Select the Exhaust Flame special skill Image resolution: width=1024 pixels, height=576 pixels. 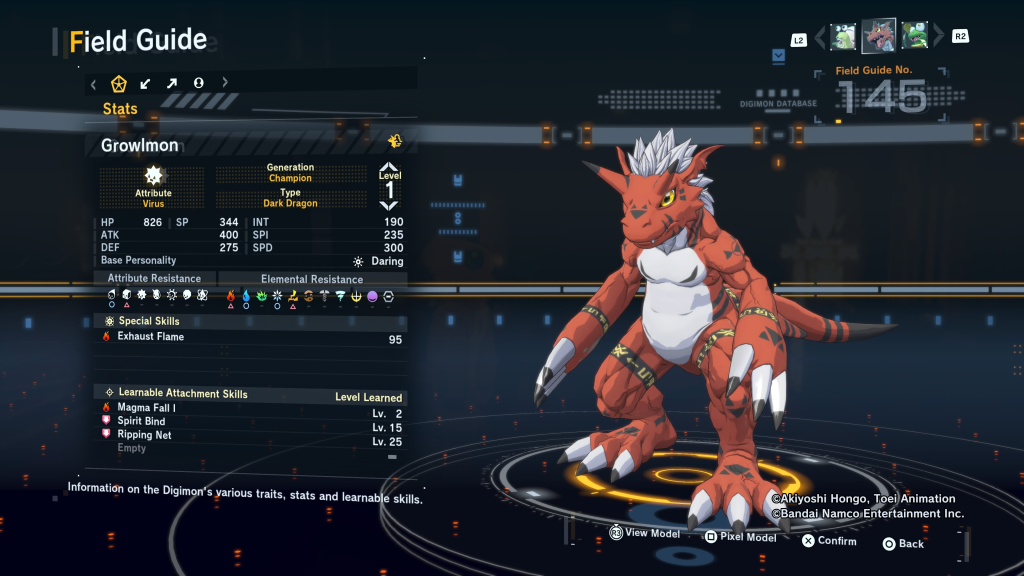point(250,338)
